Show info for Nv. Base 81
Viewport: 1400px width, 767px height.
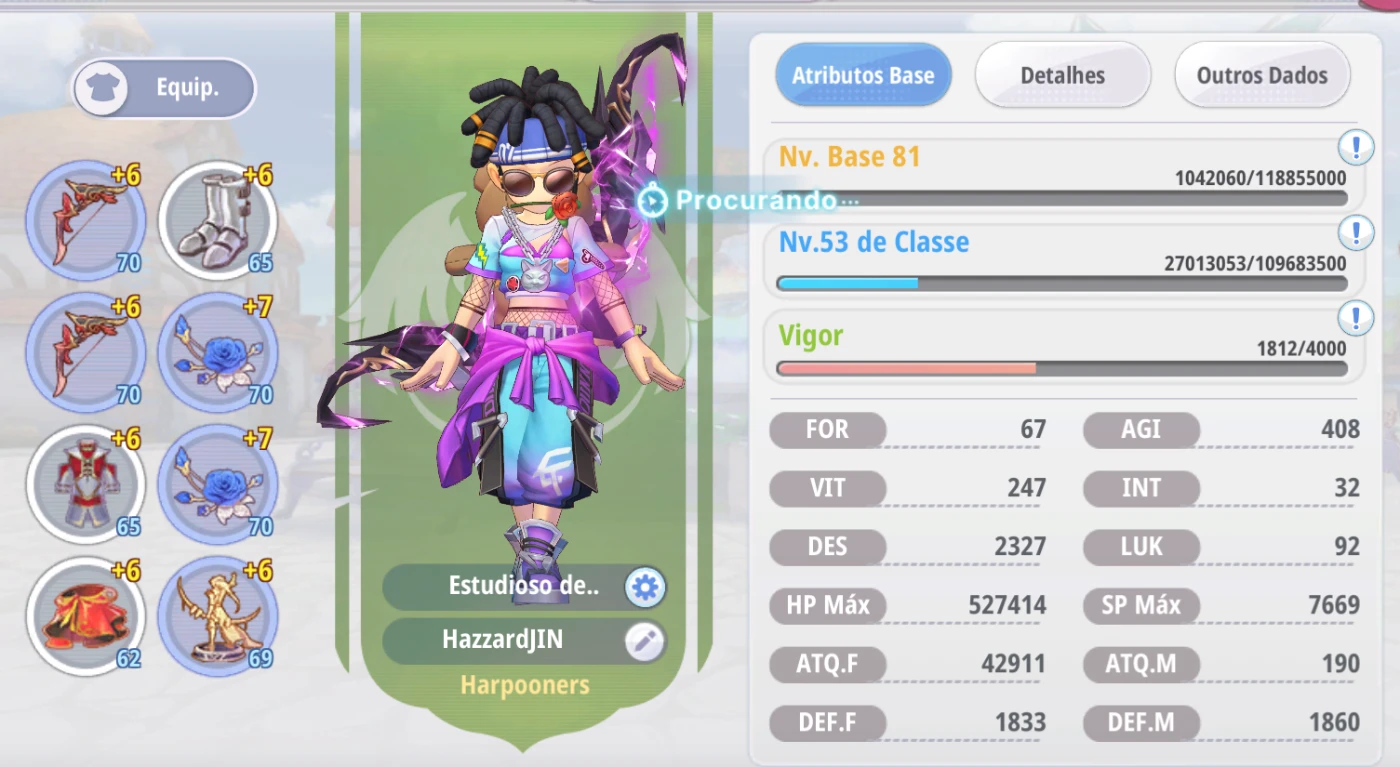1355,148
